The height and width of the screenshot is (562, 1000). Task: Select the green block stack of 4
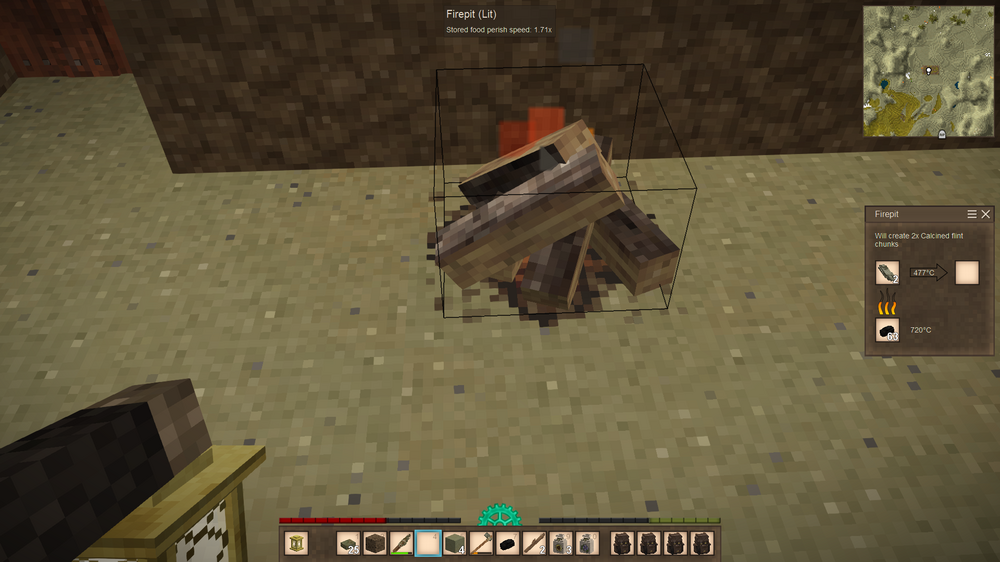tap(454, 543)
